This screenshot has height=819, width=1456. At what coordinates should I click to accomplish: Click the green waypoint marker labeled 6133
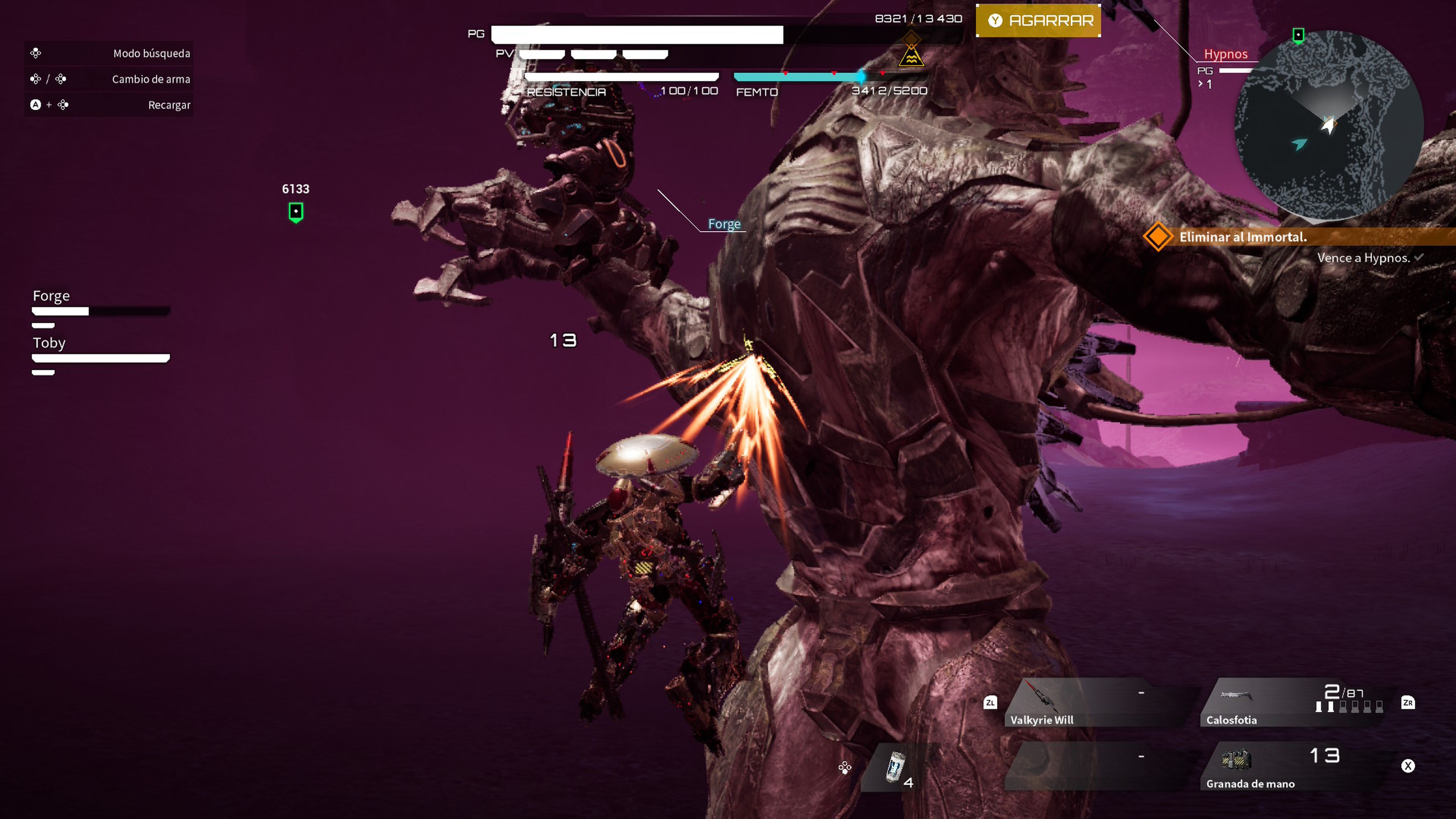(x=296, y=212)
